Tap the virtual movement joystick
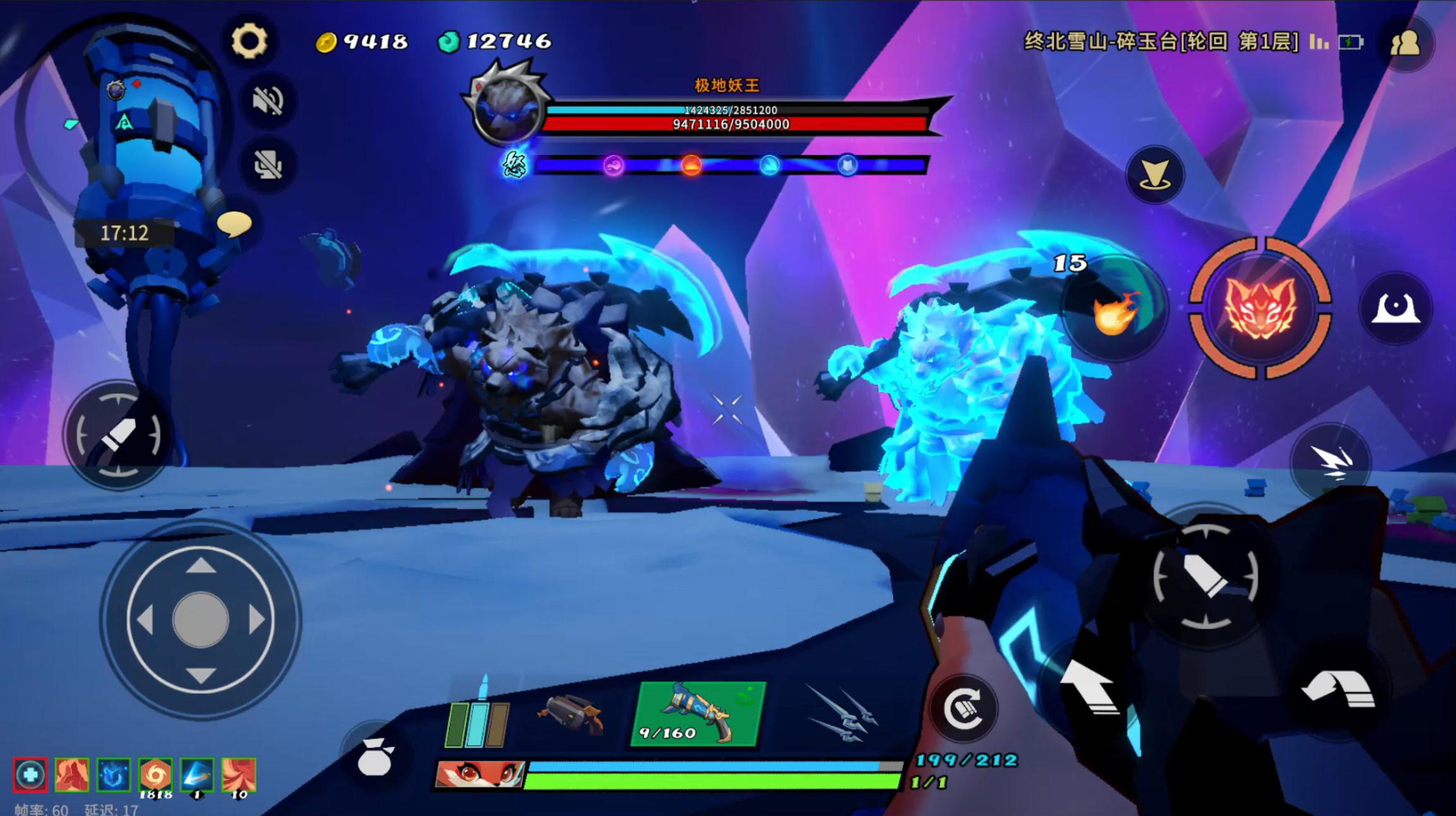Image resolution: width=1456 pixels, height=816 pixels. tap(201, 619)
